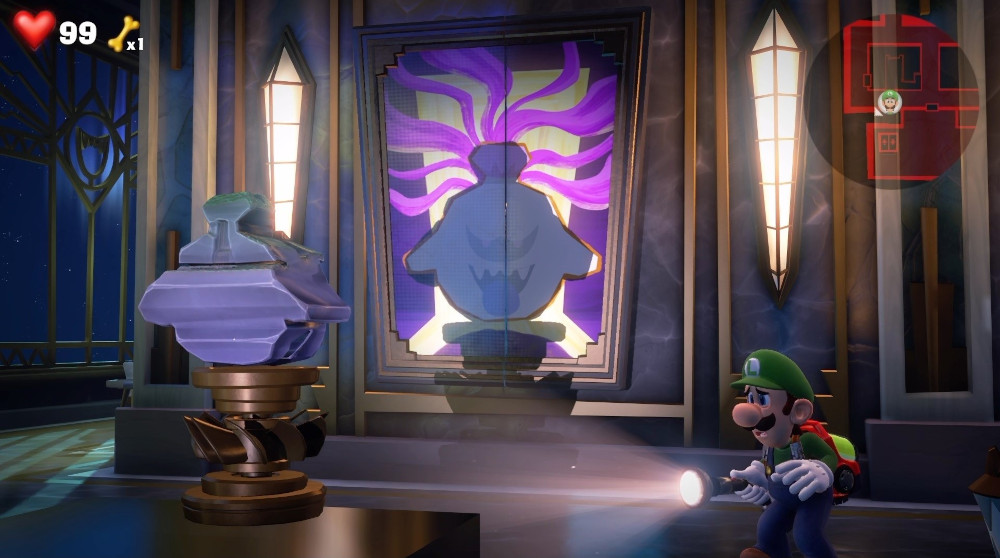The height and width of the screenshot is (558, 1000).
Task: Click Luigi's marker on the minimap
Action: point(889,101)
